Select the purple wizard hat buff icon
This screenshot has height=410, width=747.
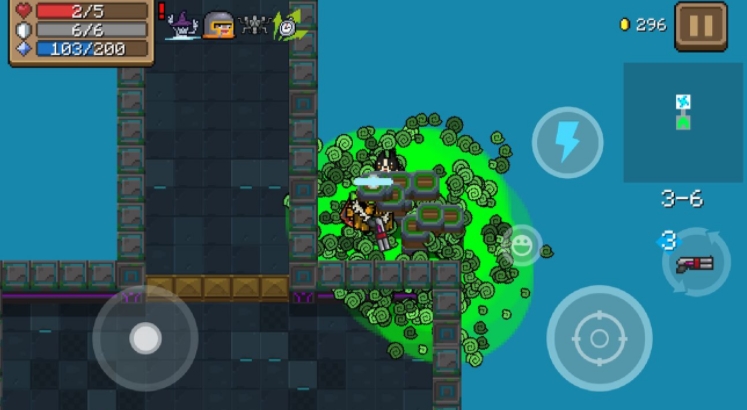184,24
